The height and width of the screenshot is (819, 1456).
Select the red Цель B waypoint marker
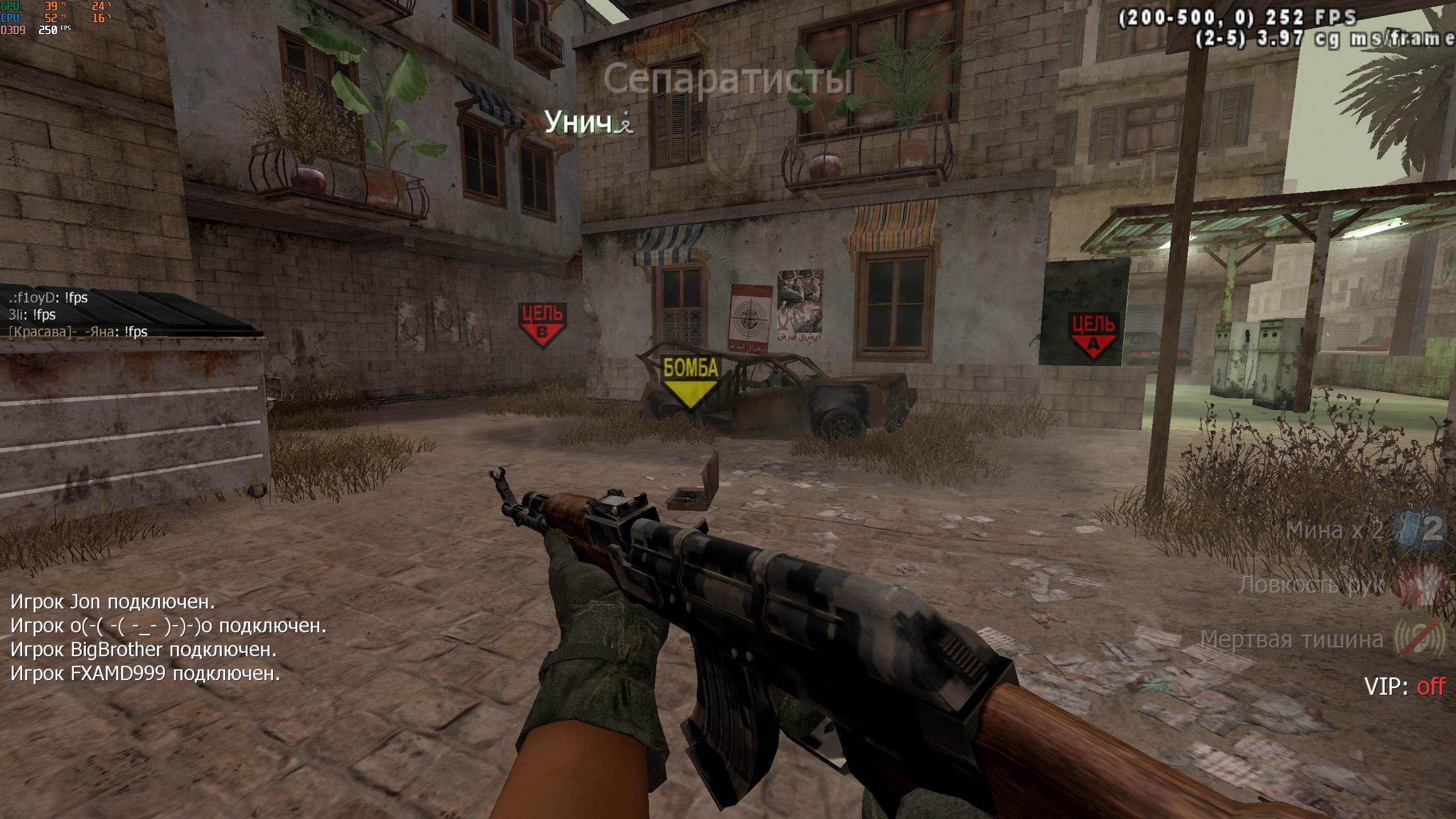coord(542,325)
